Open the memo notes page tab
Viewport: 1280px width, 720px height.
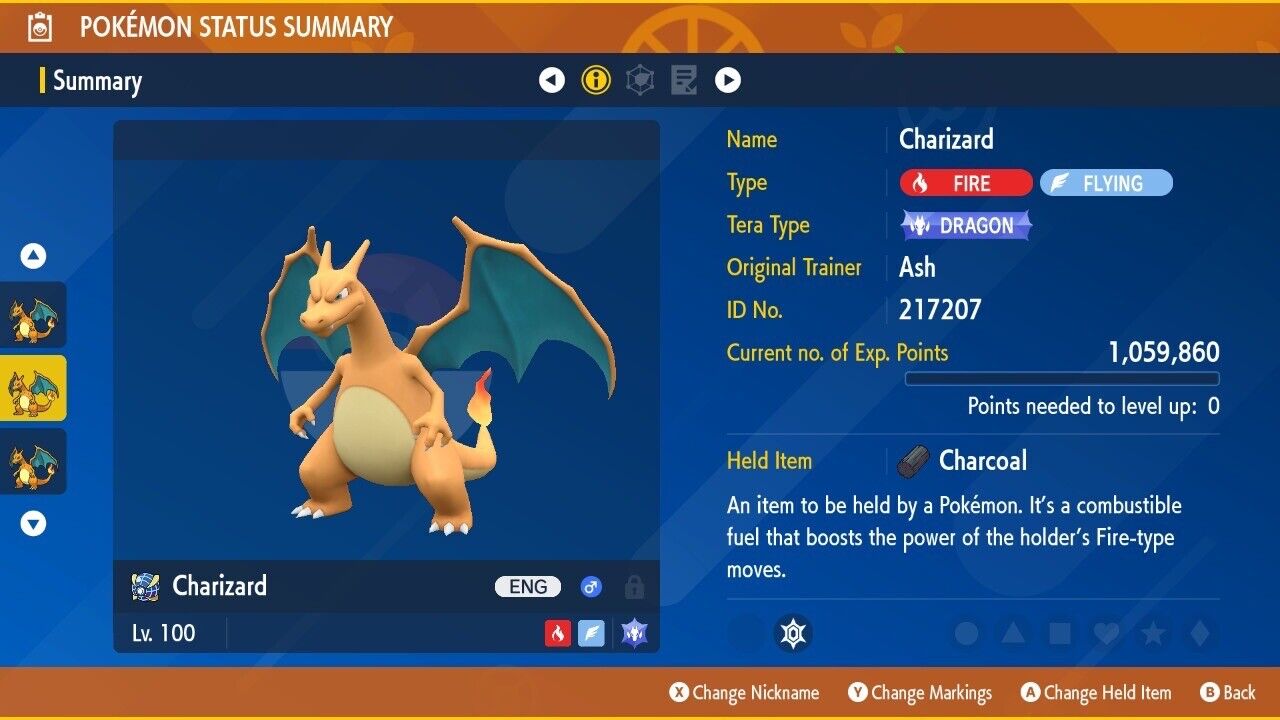[x=684, y=80]
